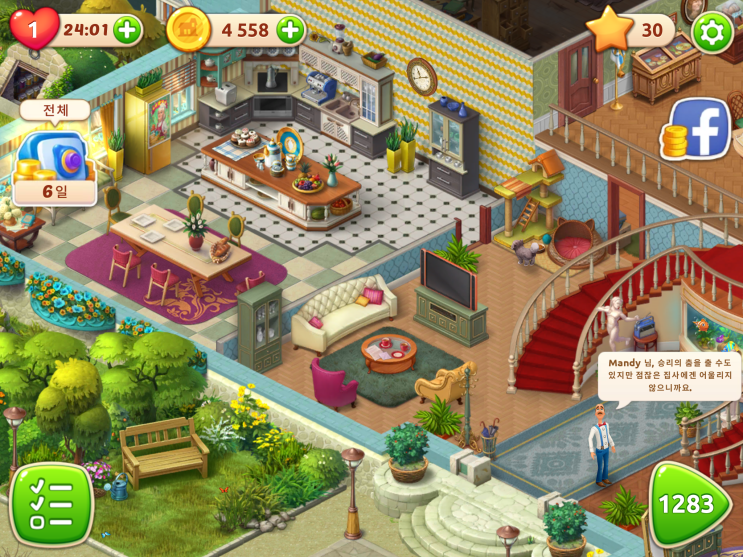Open the task checklist
The width and height of the screenshot is (743, 557).
(x=52, y=503)
